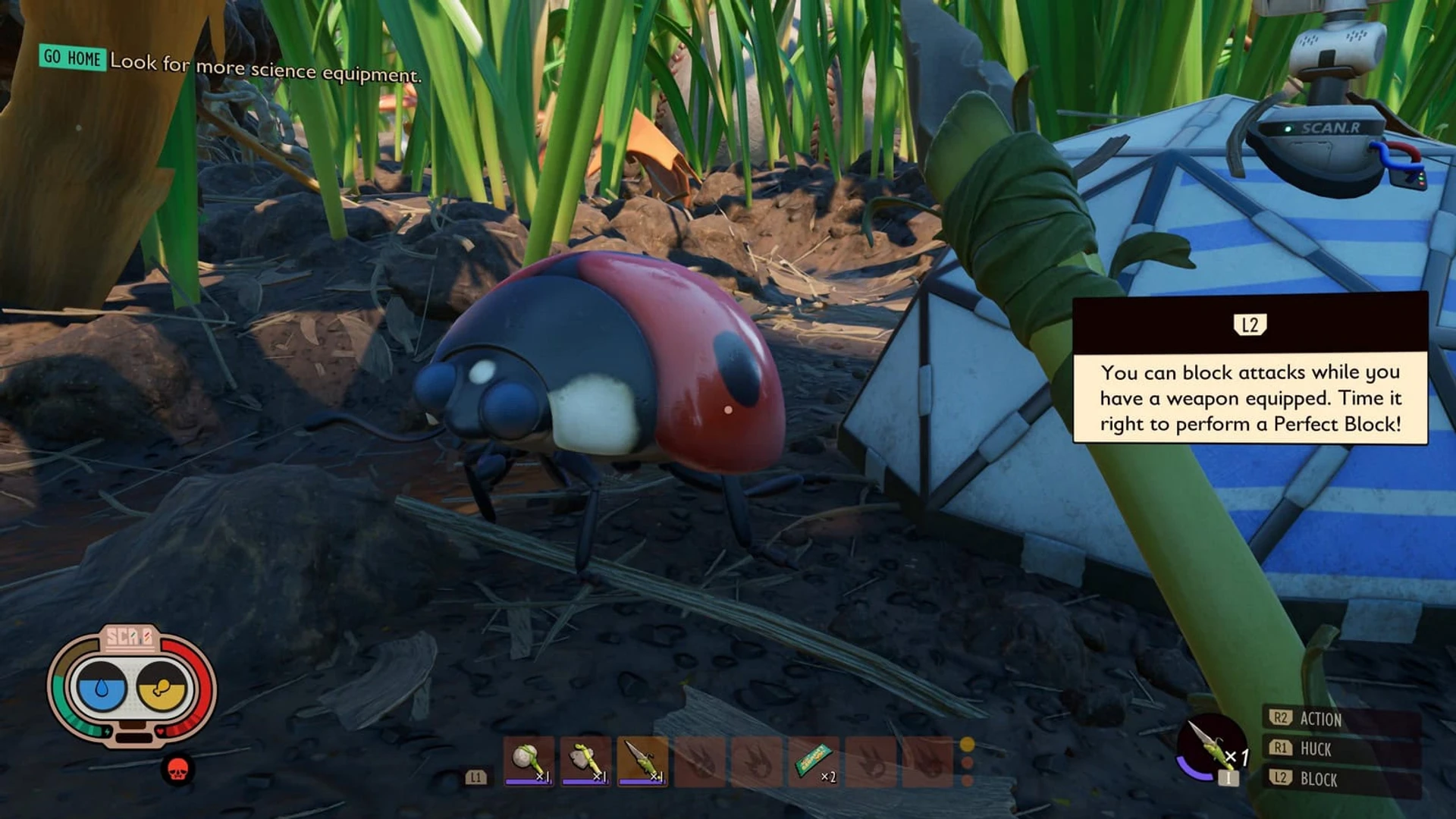
Task: Choose the spear slot in the hotbar
Action: point(642,761)
